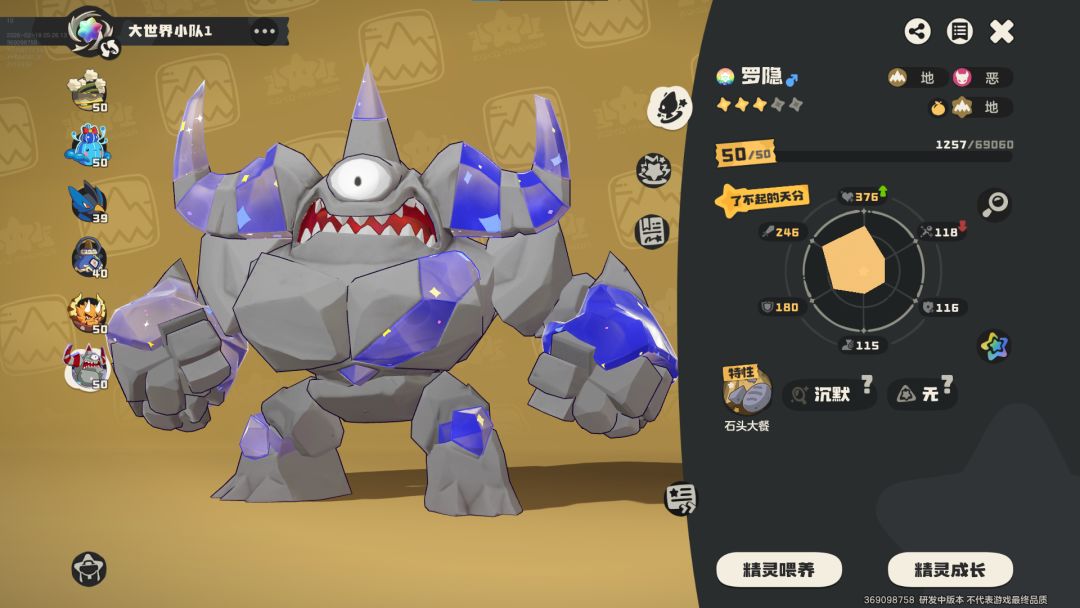
Task: Close the spirit details panel
Action: [x=1002, y=32]
